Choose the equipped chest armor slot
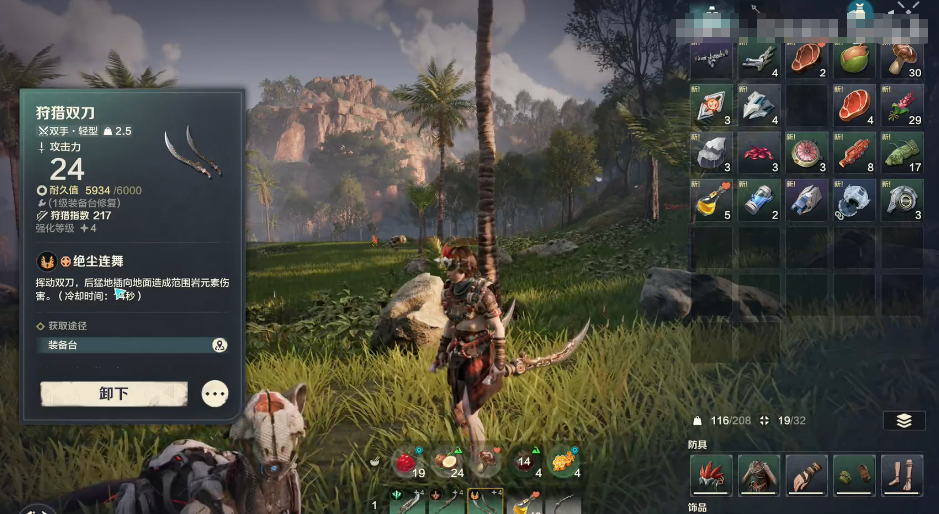The width and height of the screenshot is (939, 514). point(759,475)
